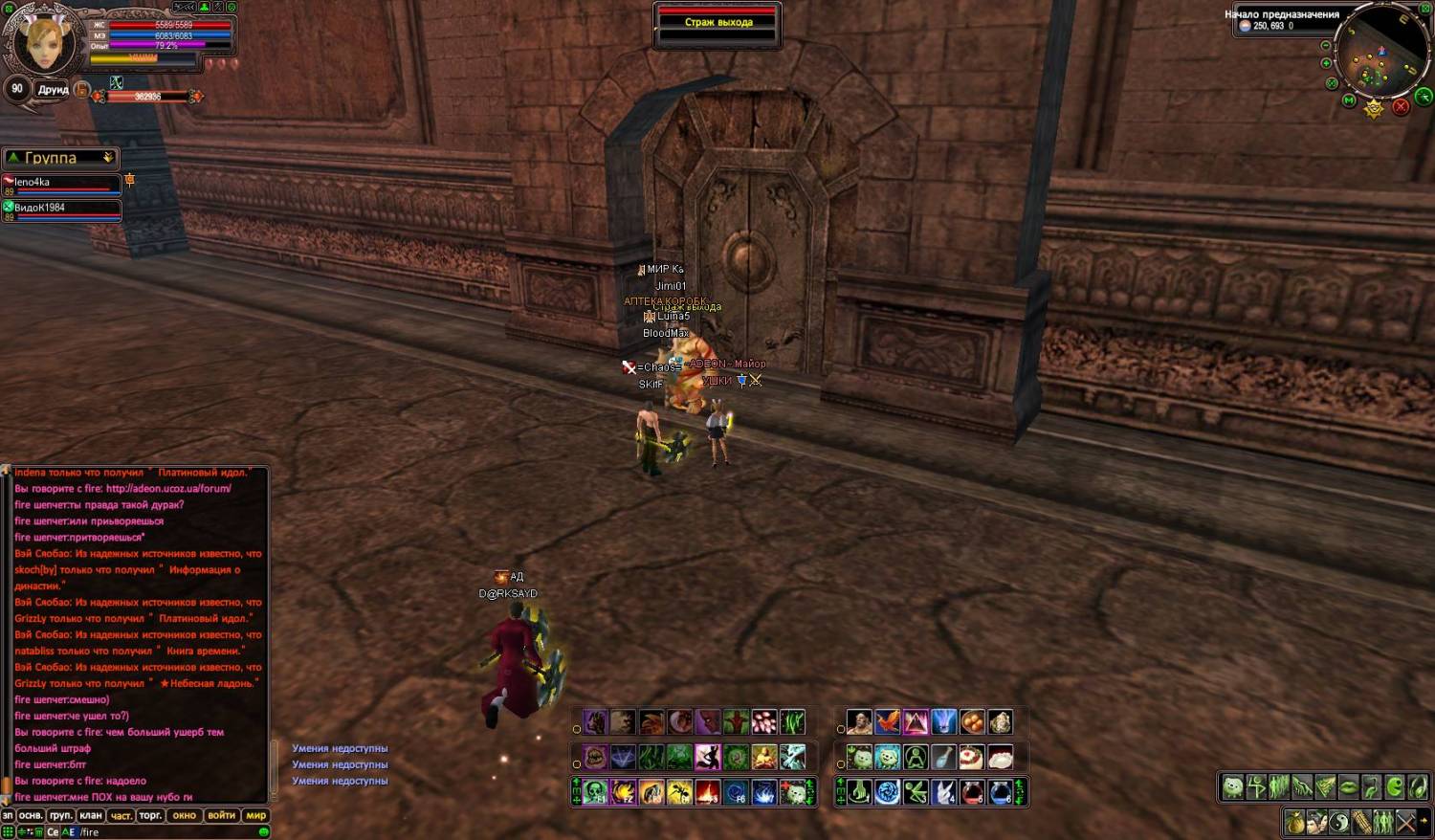The width and height of the screenshot is (1435, 840).
Task: Open the world map with M button
Action: (x=1349, y=100)
